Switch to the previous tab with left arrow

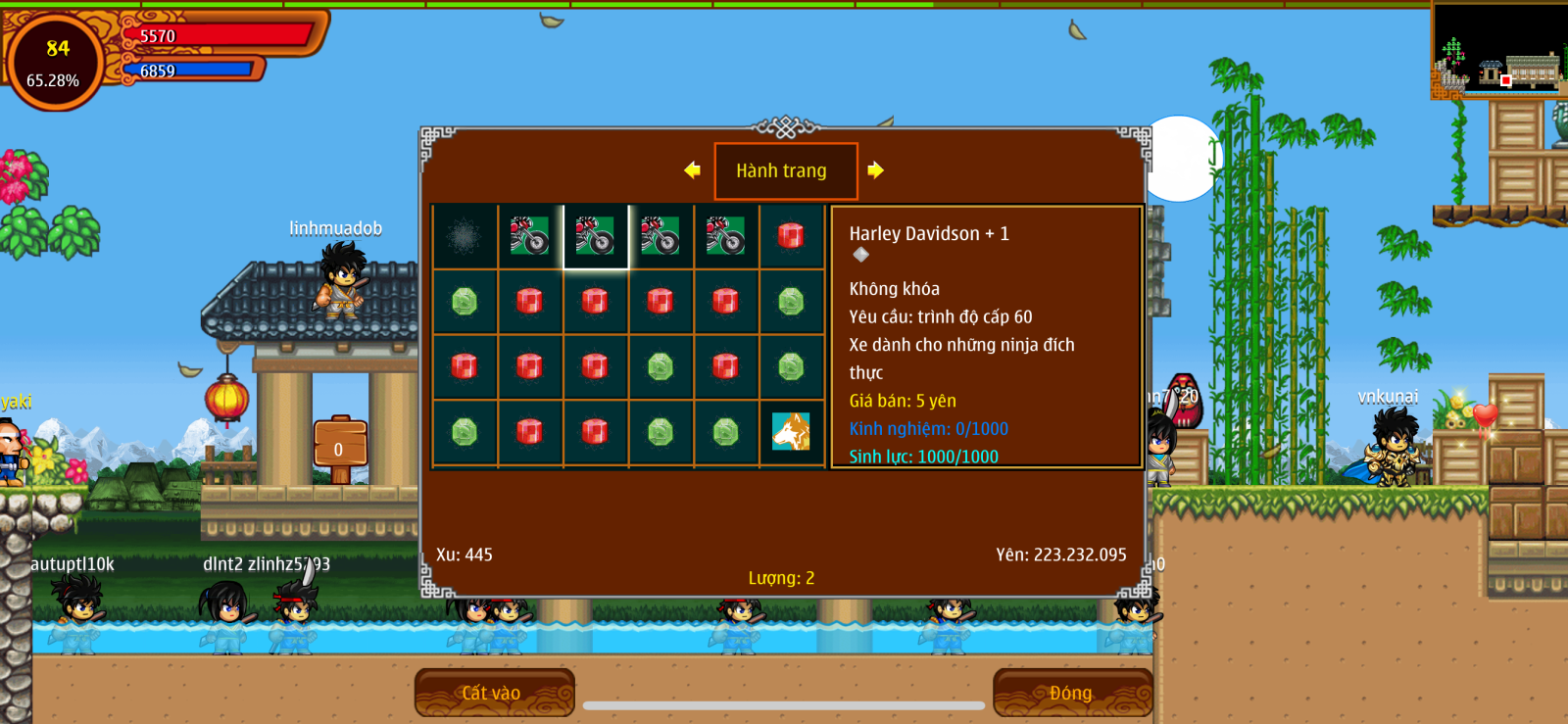692,170
